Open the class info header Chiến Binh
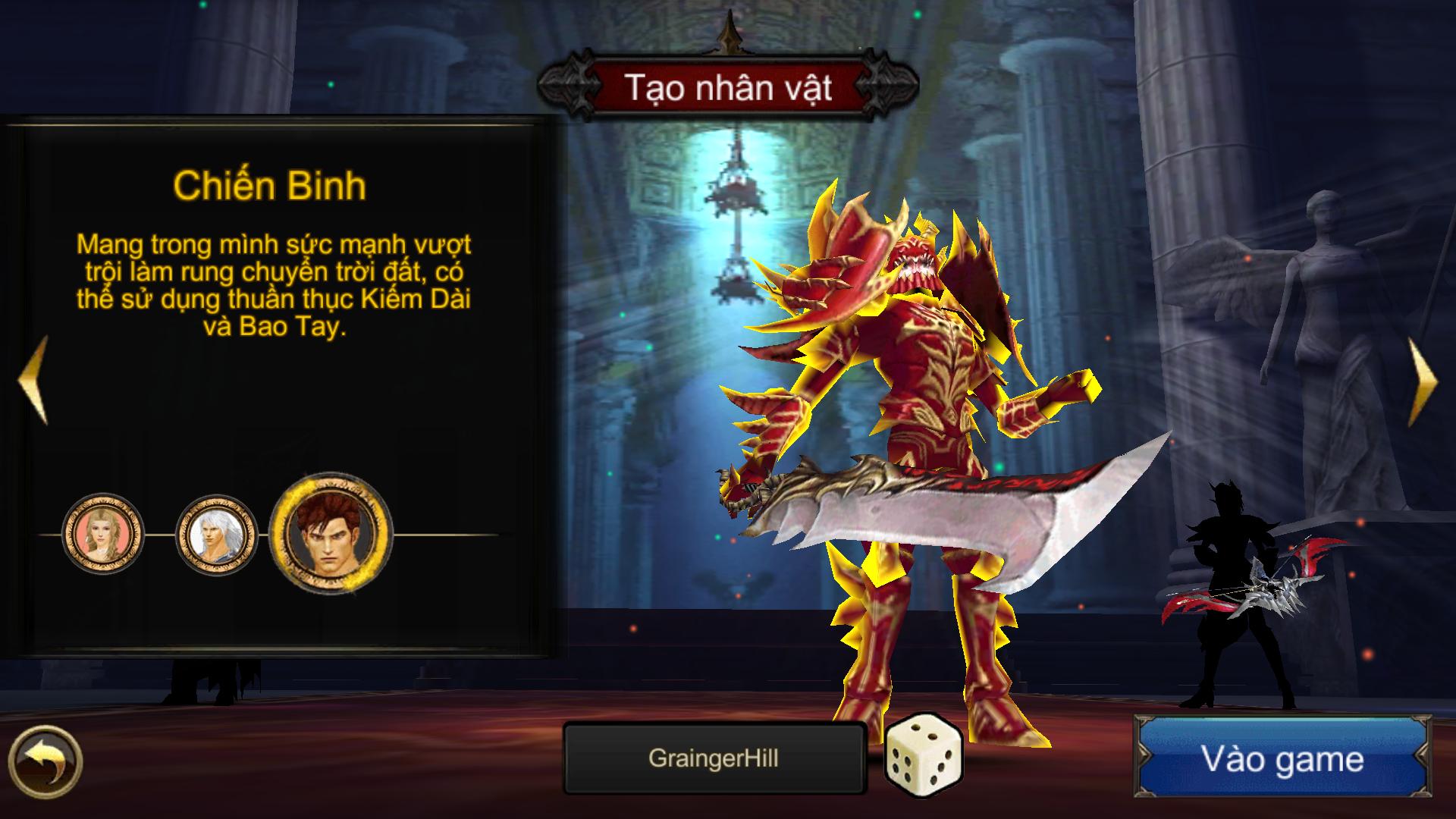The width and height of the screenshot is (1456, 819). click(x=271, y=184)
